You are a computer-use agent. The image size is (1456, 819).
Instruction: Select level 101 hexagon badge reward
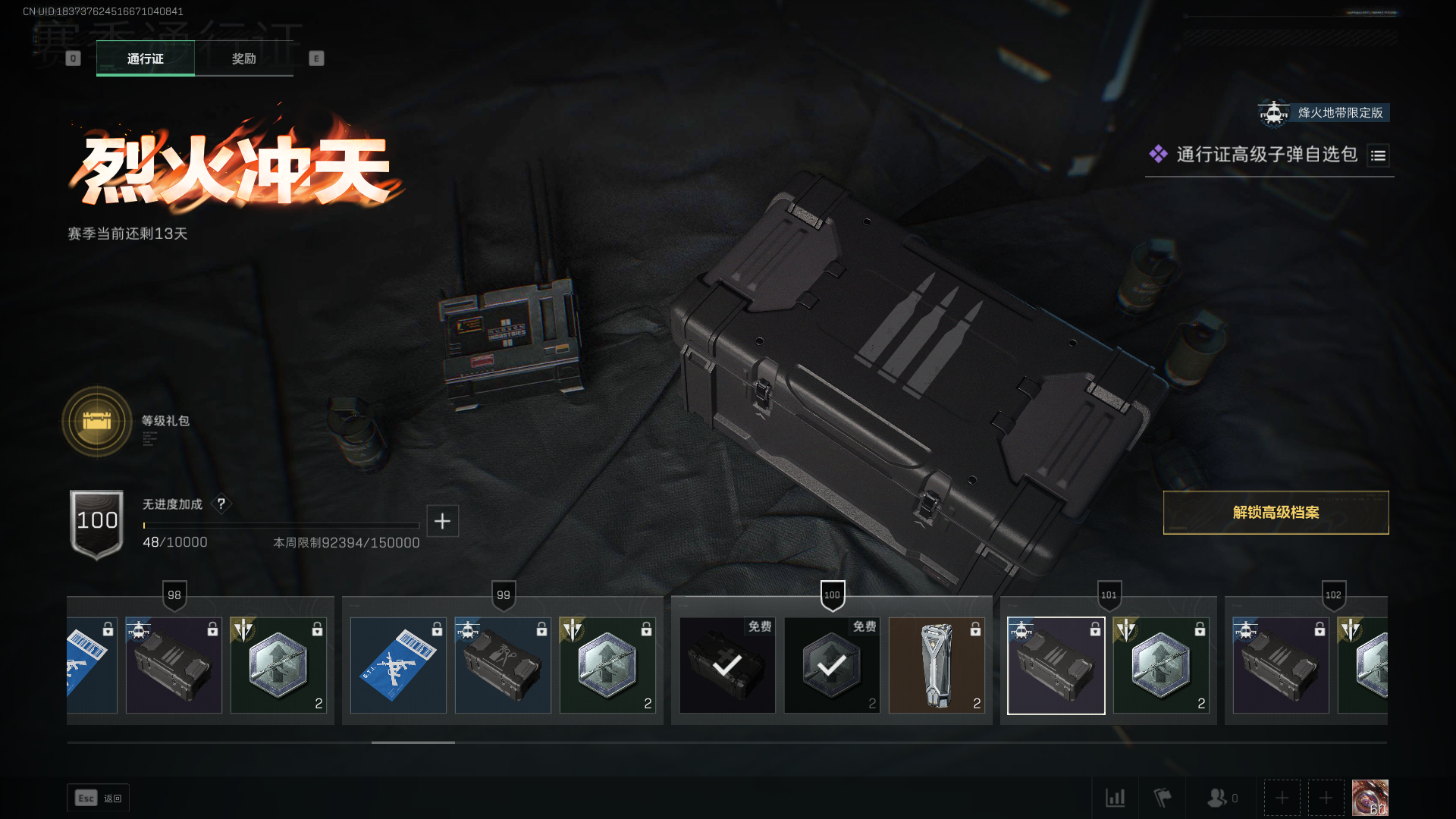pos(1160,665)
